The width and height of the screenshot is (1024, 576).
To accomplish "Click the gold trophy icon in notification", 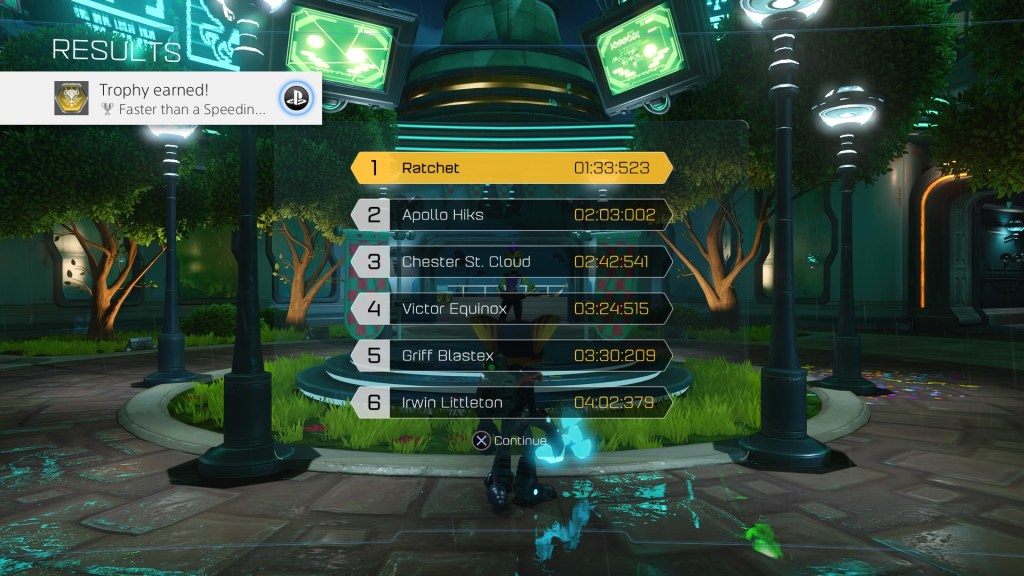I will 71,98.
